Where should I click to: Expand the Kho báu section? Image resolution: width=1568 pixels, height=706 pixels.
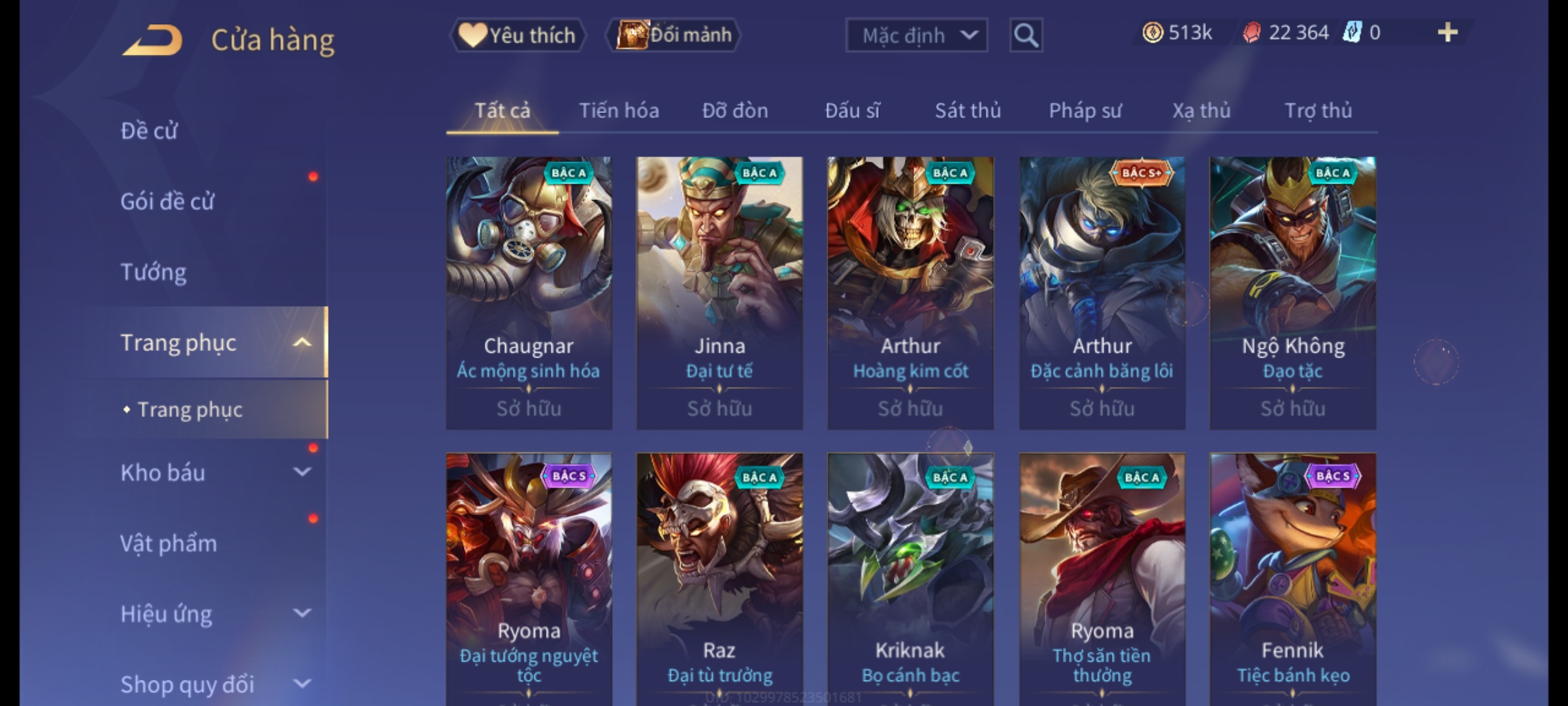[x=302, y=472]
